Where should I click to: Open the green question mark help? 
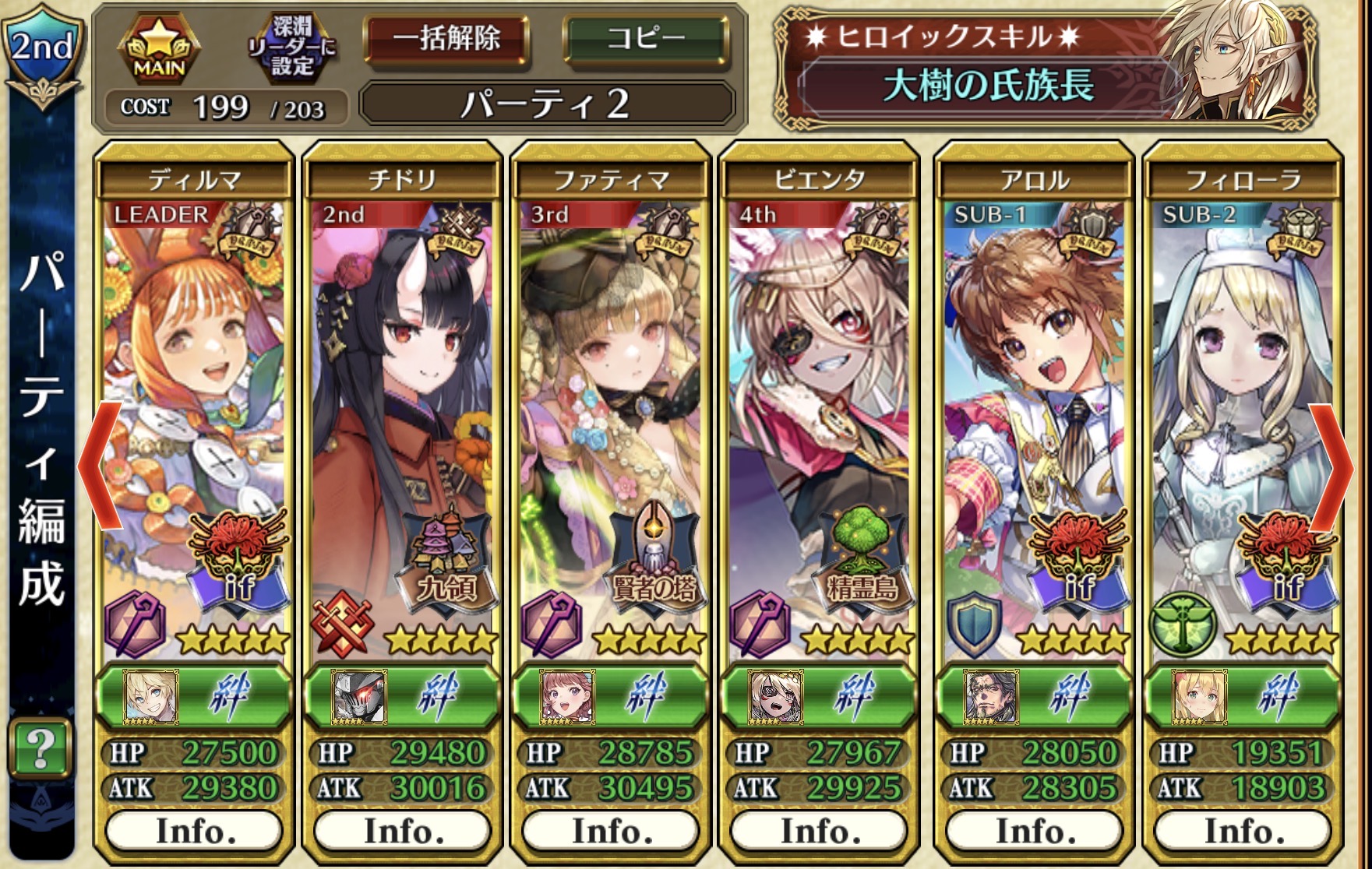pyautogui.click(x=41, y=748)
